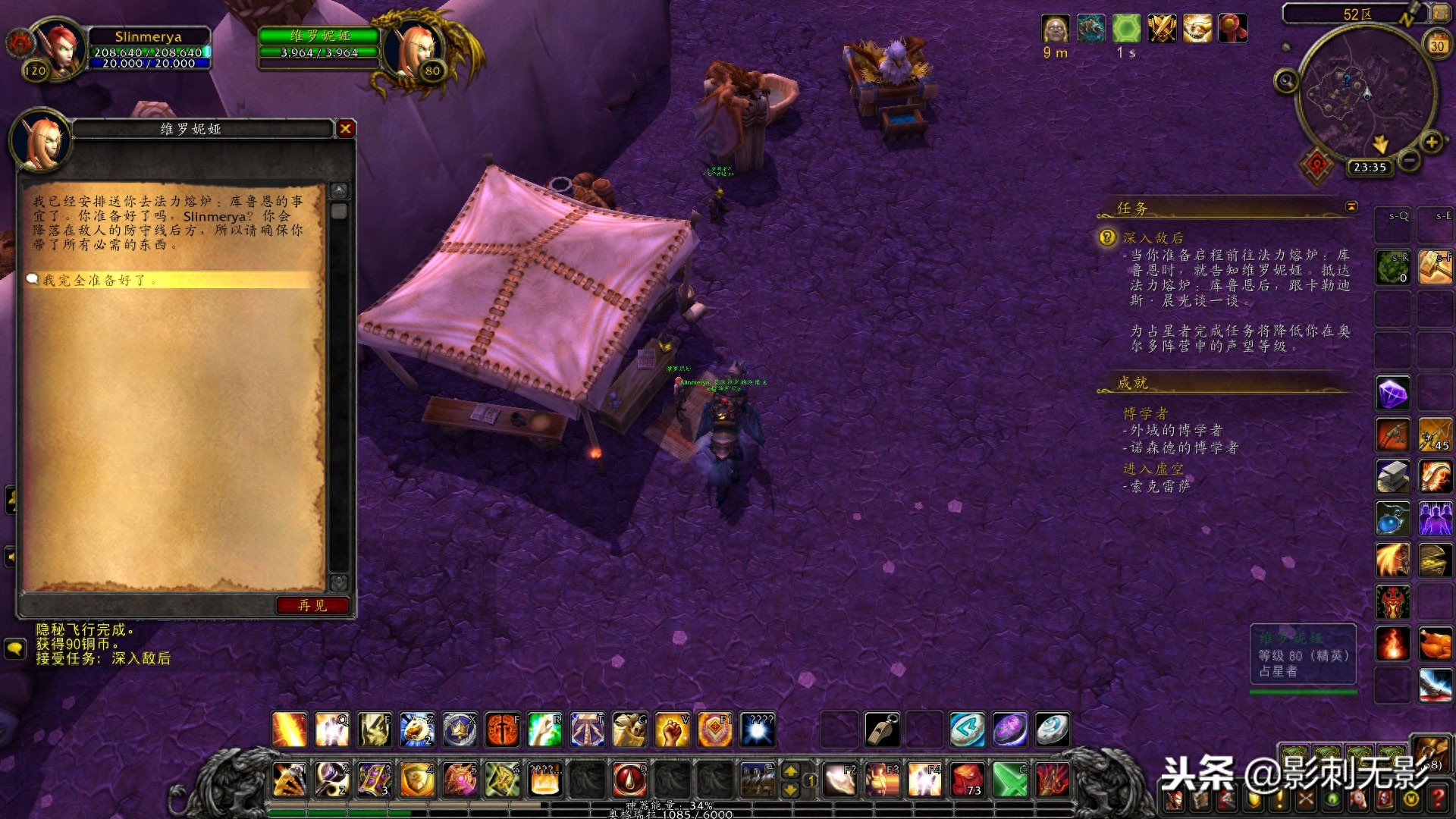
Task: Select the 深入敌后 quest in tracker
Action: [x=1153, y=238]
